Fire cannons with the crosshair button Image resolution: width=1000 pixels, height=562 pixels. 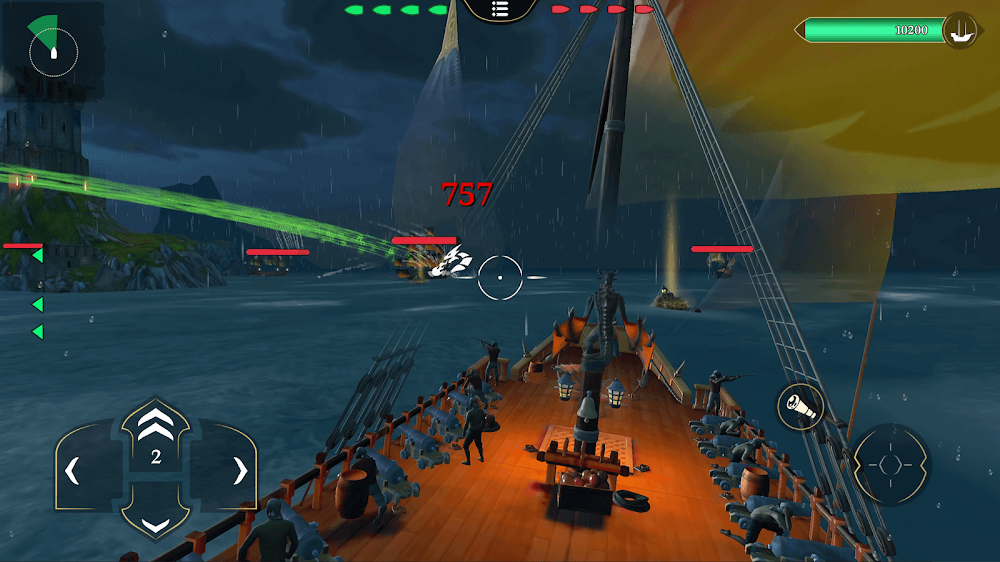(x=892, y=465)
